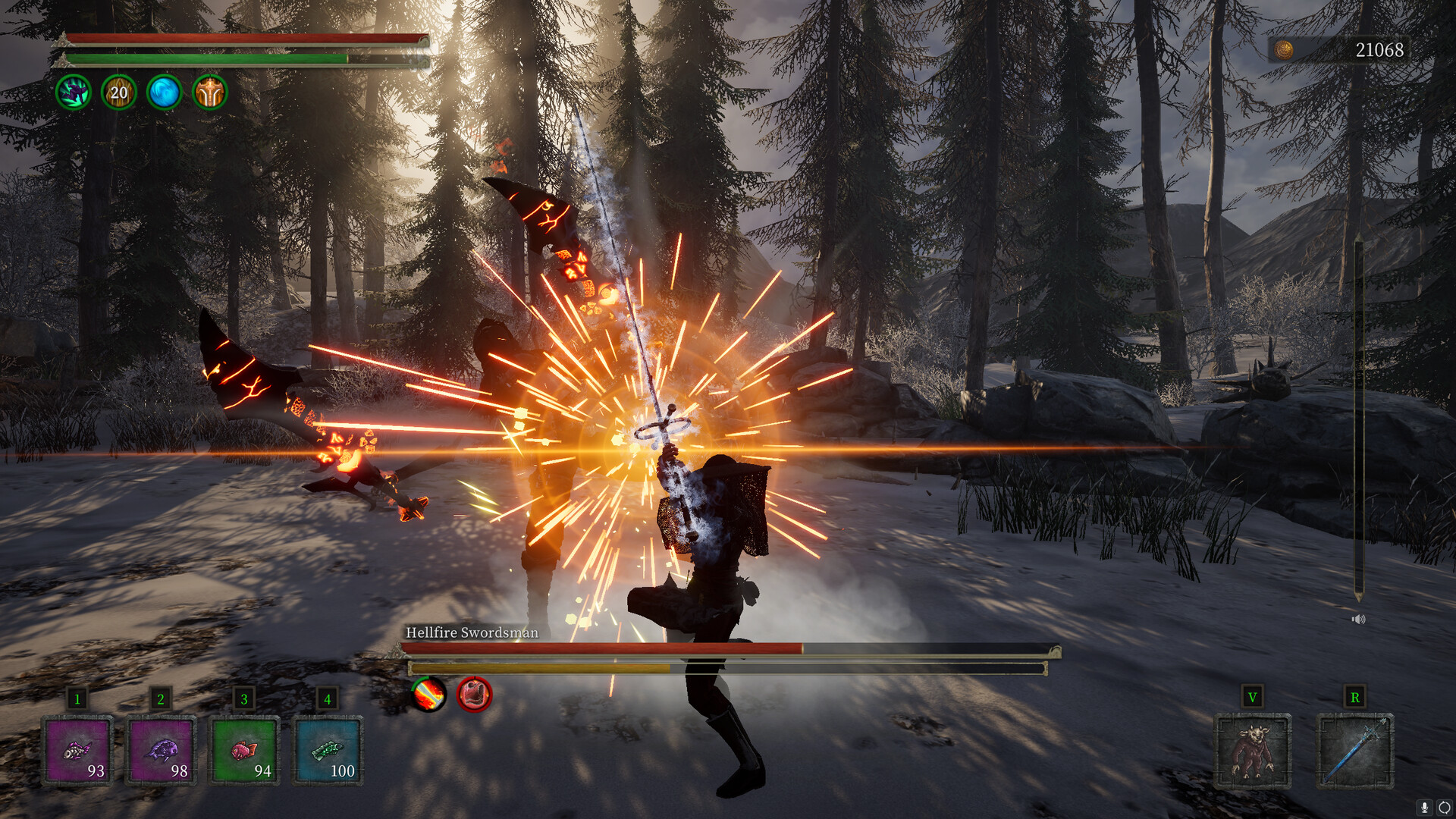Select the striped purple fish hotbar slot

click(x=77, y=751)
